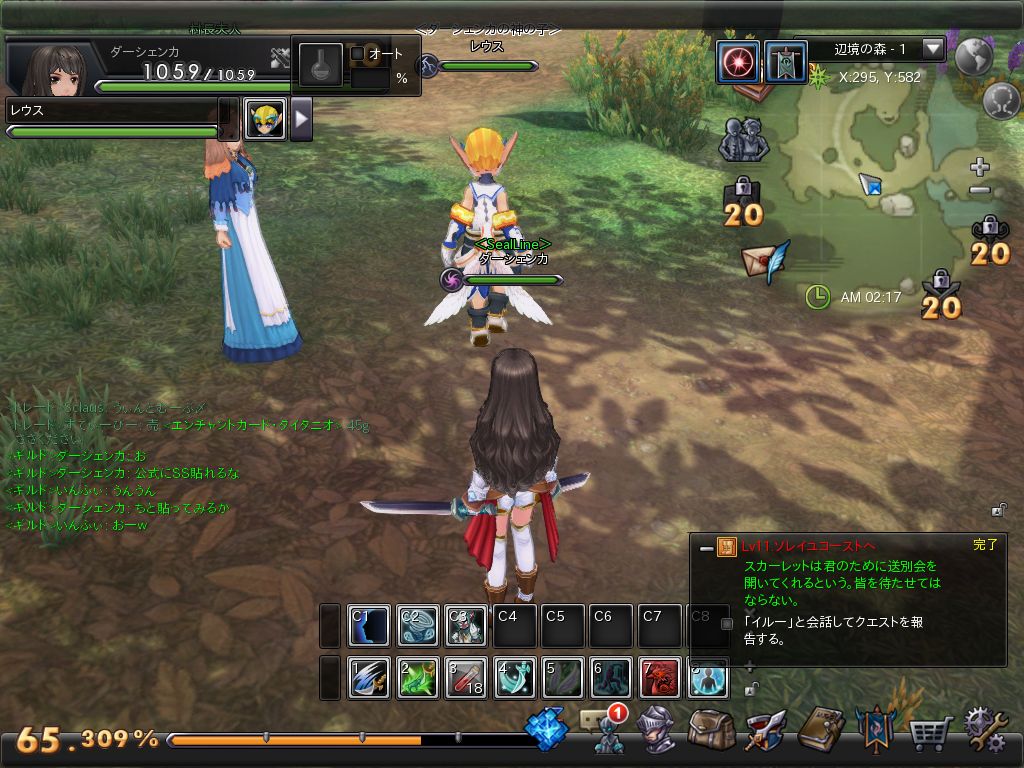Toggle the オート auto potion checkbox
The image size is (1024, 768).
(x=358, y=54)
